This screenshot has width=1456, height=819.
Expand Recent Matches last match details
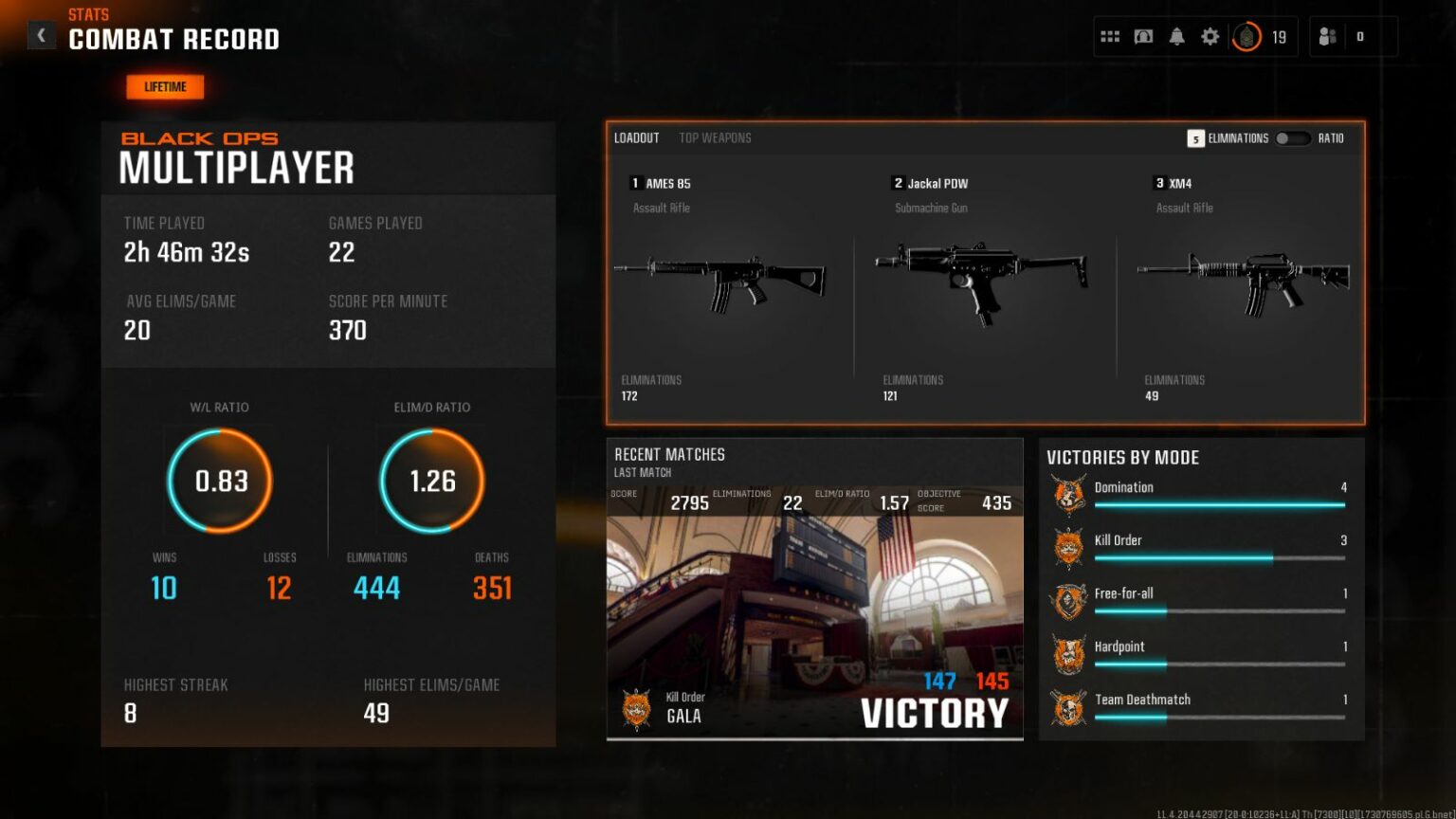coord(815,616)
